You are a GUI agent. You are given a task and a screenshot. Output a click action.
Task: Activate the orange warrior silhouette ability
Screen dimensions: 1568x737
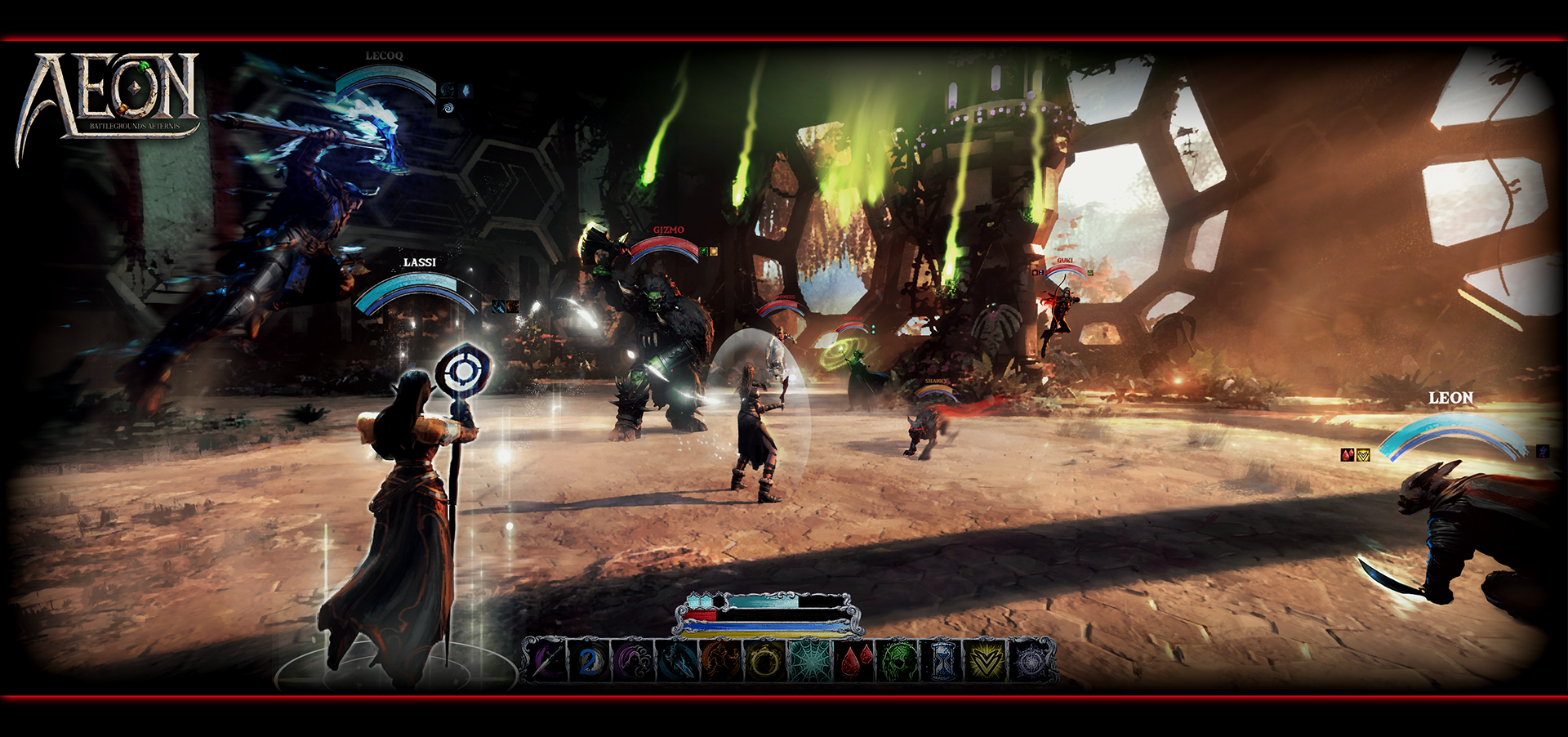[x=720, y=660]
